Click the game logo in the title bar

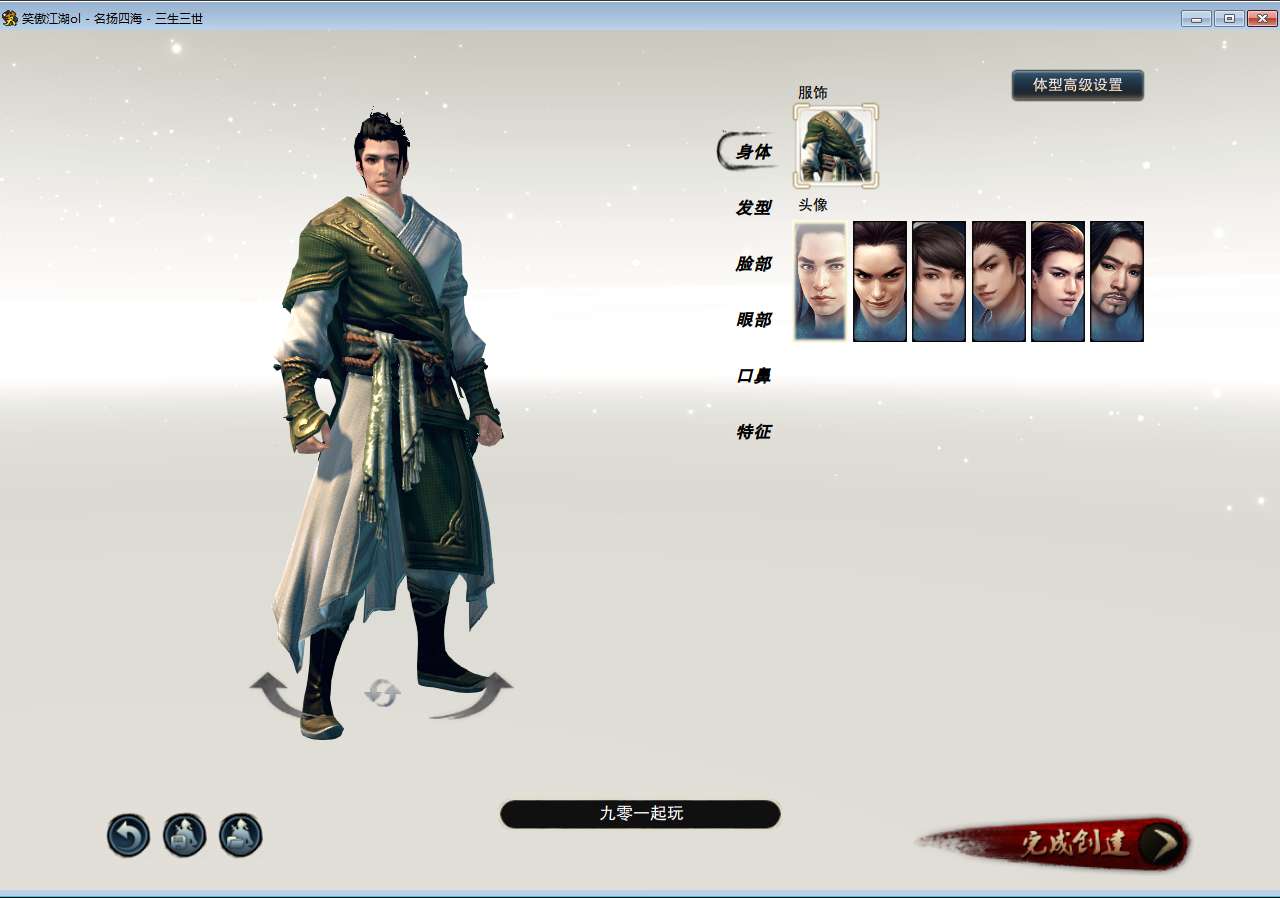pyautogui.click(x=10, y=17)
